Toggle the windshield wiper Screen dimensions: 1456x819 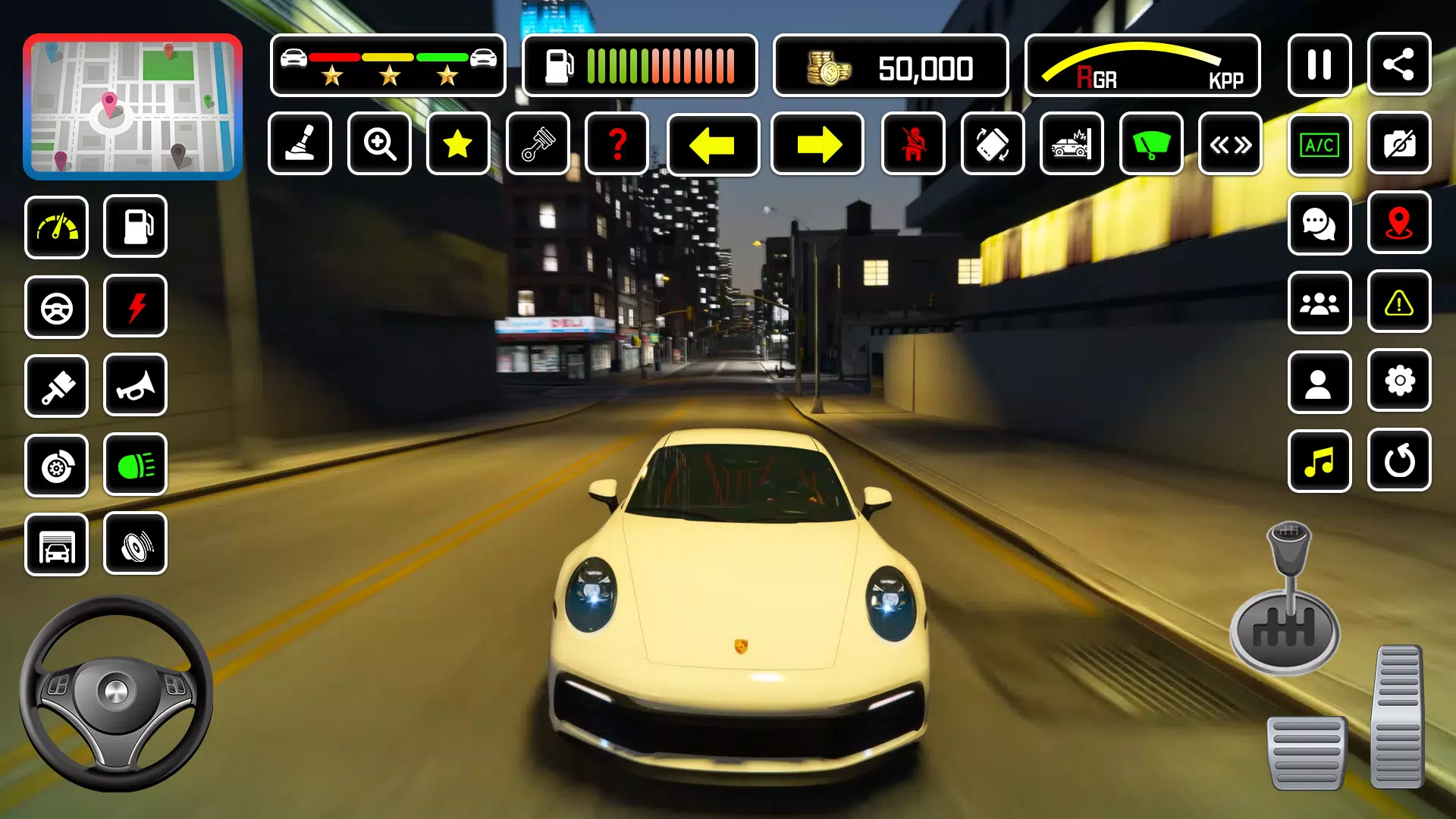(1152, 144)
